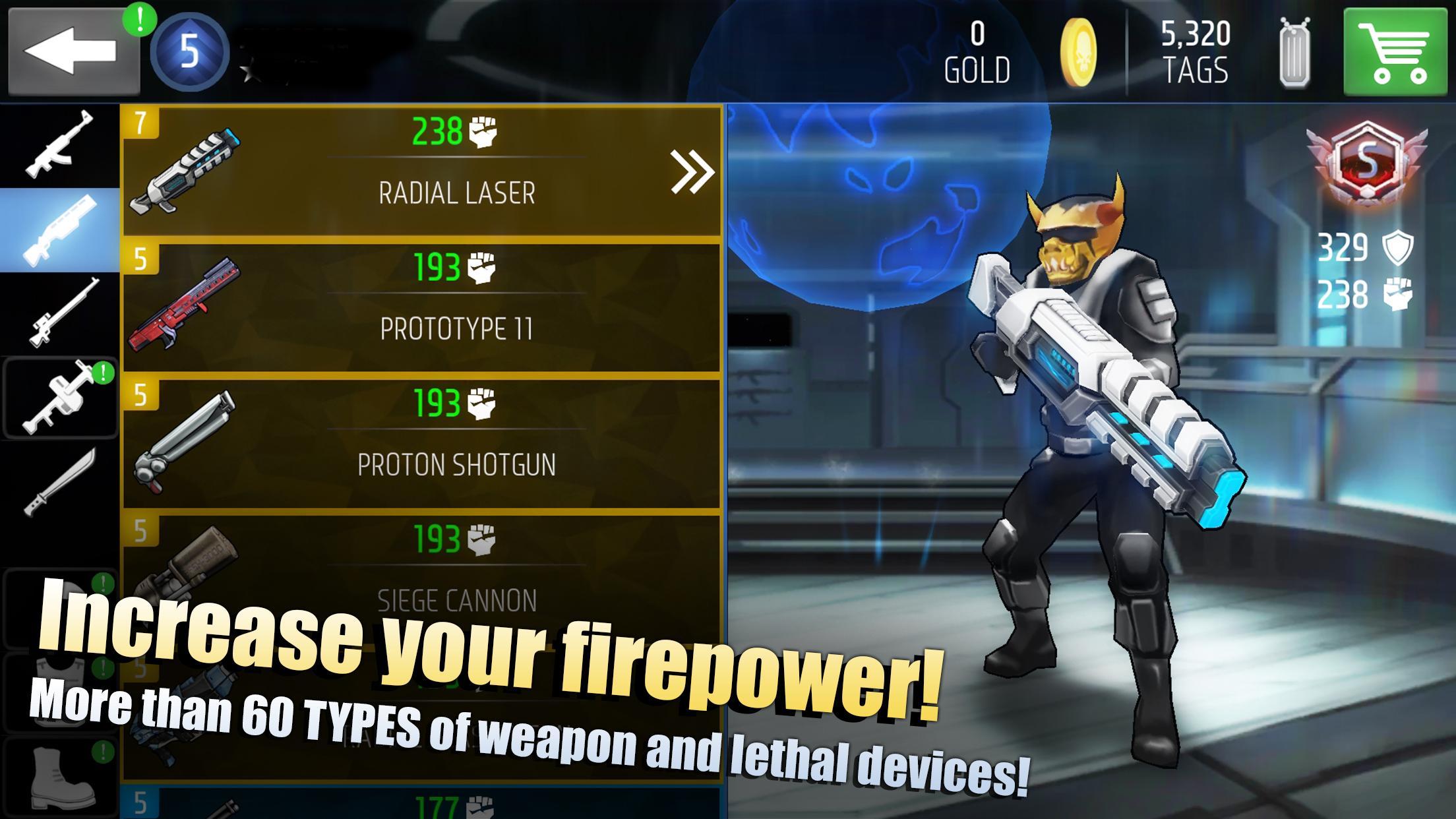Open the S rank badge
The height and width of the screenshot is (819, 1456).
coord(1366,165)
